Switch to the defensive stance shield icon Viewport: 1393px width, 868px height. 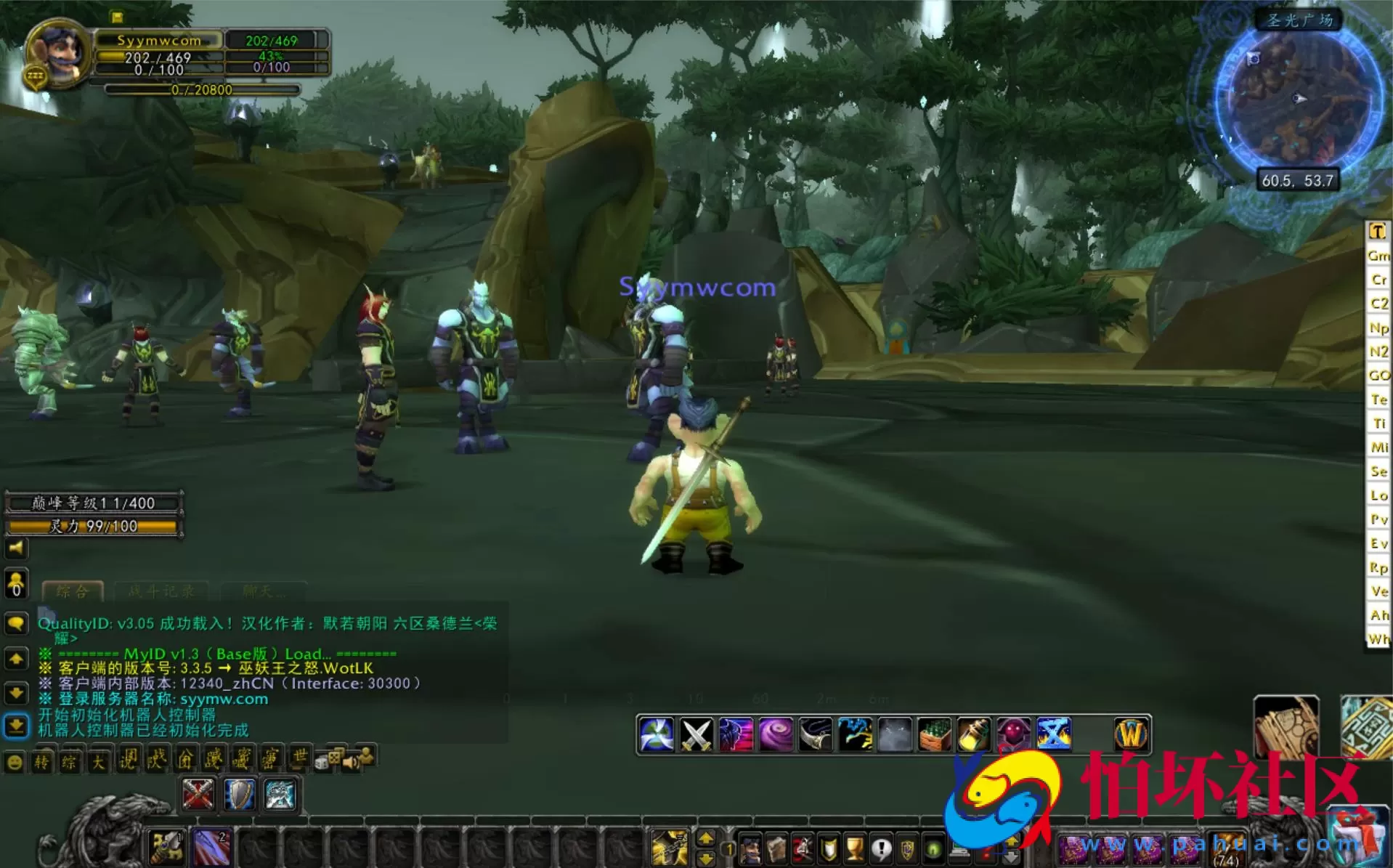click(240, 795)
